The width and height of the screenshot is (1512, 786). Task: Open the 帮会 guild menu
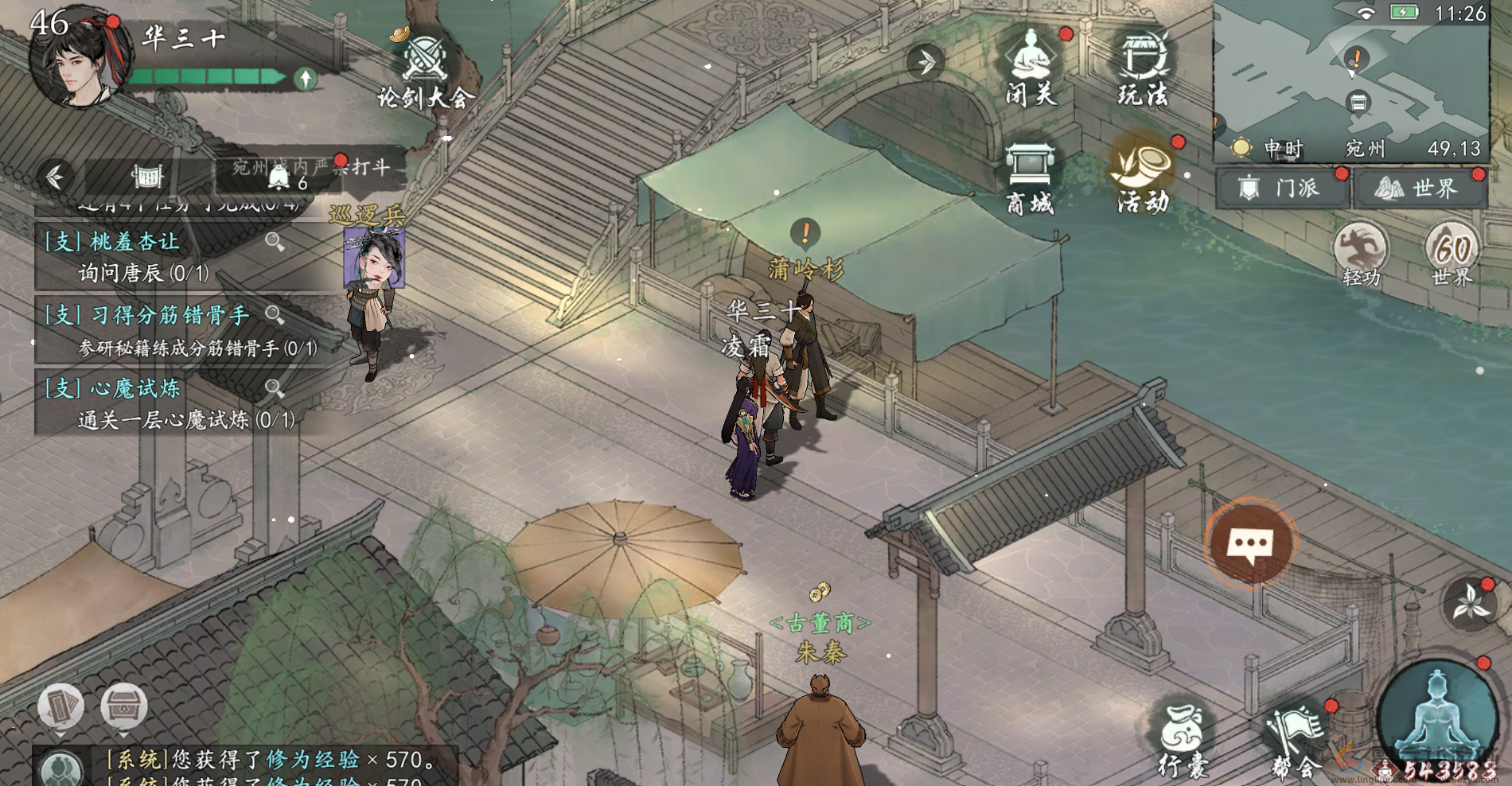tap(1295, 740)
